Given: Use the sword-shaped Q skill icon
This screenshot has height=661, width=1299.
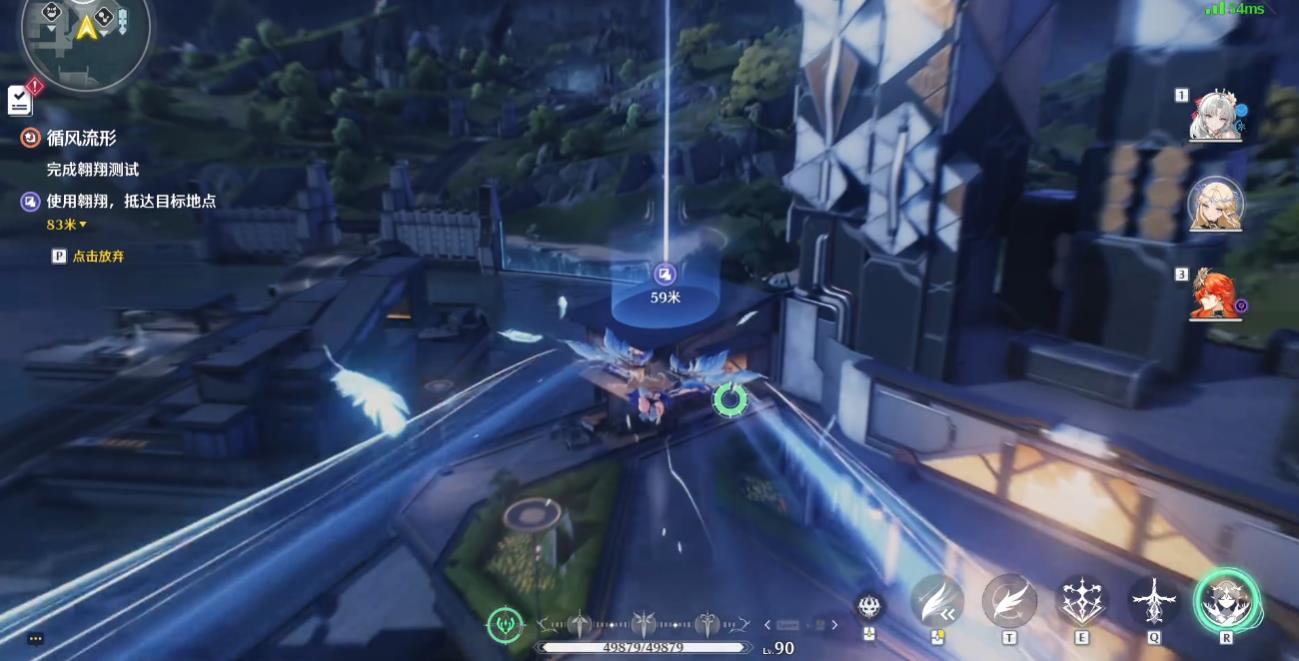Looking at the screenshot, I should point(1154,602).
